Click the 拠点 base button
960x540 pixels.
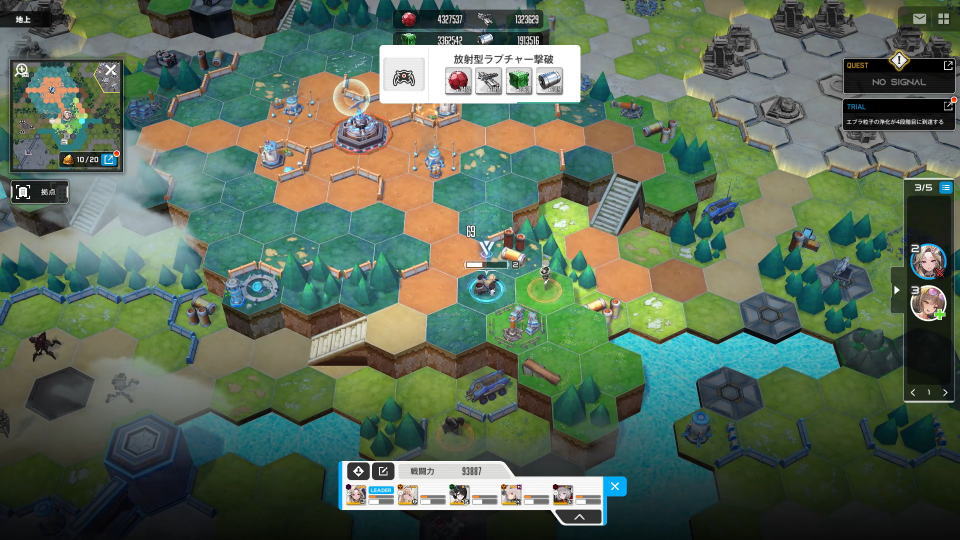(x=41, y=191)
